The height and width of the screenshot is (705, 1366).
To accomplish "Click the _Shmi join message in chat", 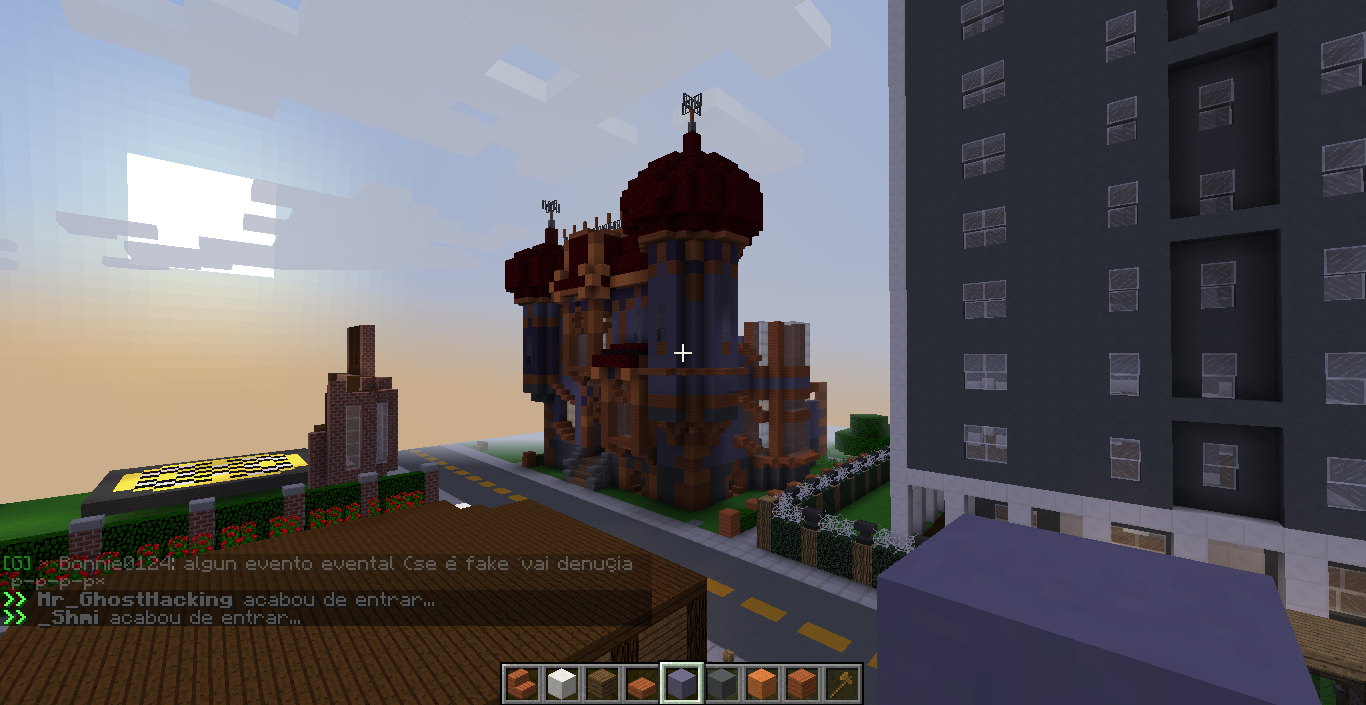I will pos(169,618).
